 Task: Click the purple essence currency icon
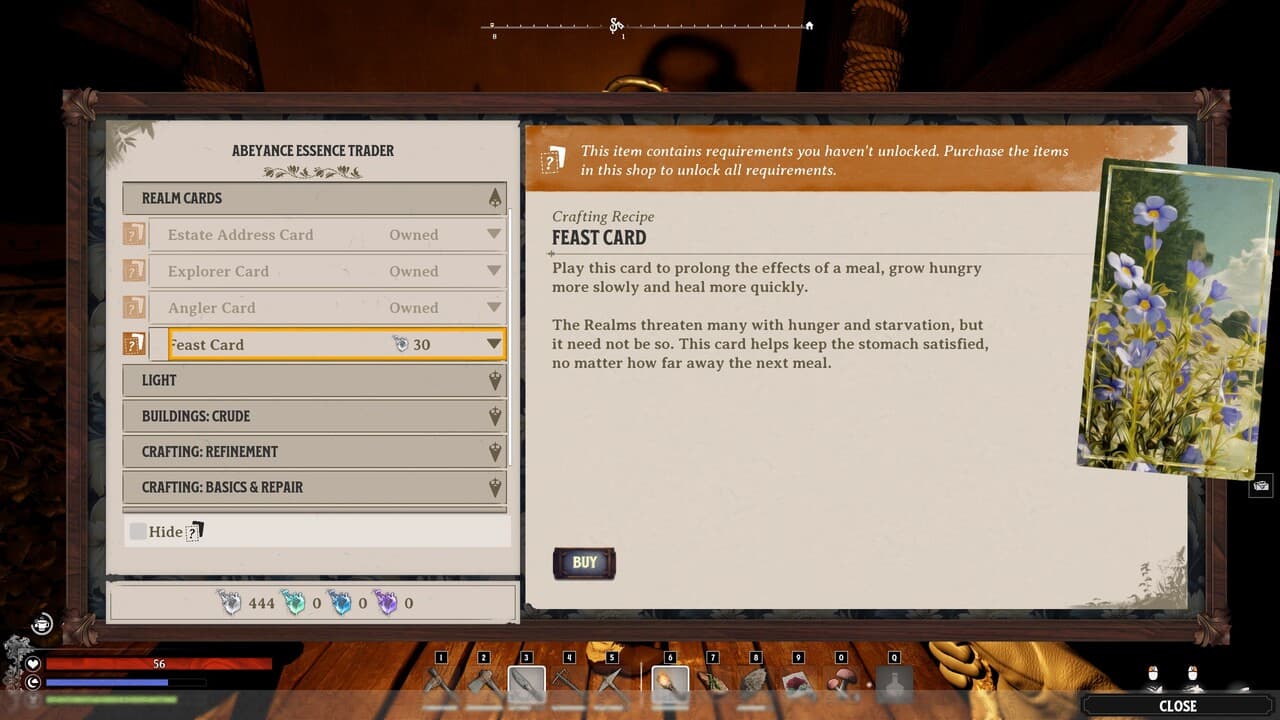pyautogui.click(x=387, y=603)
